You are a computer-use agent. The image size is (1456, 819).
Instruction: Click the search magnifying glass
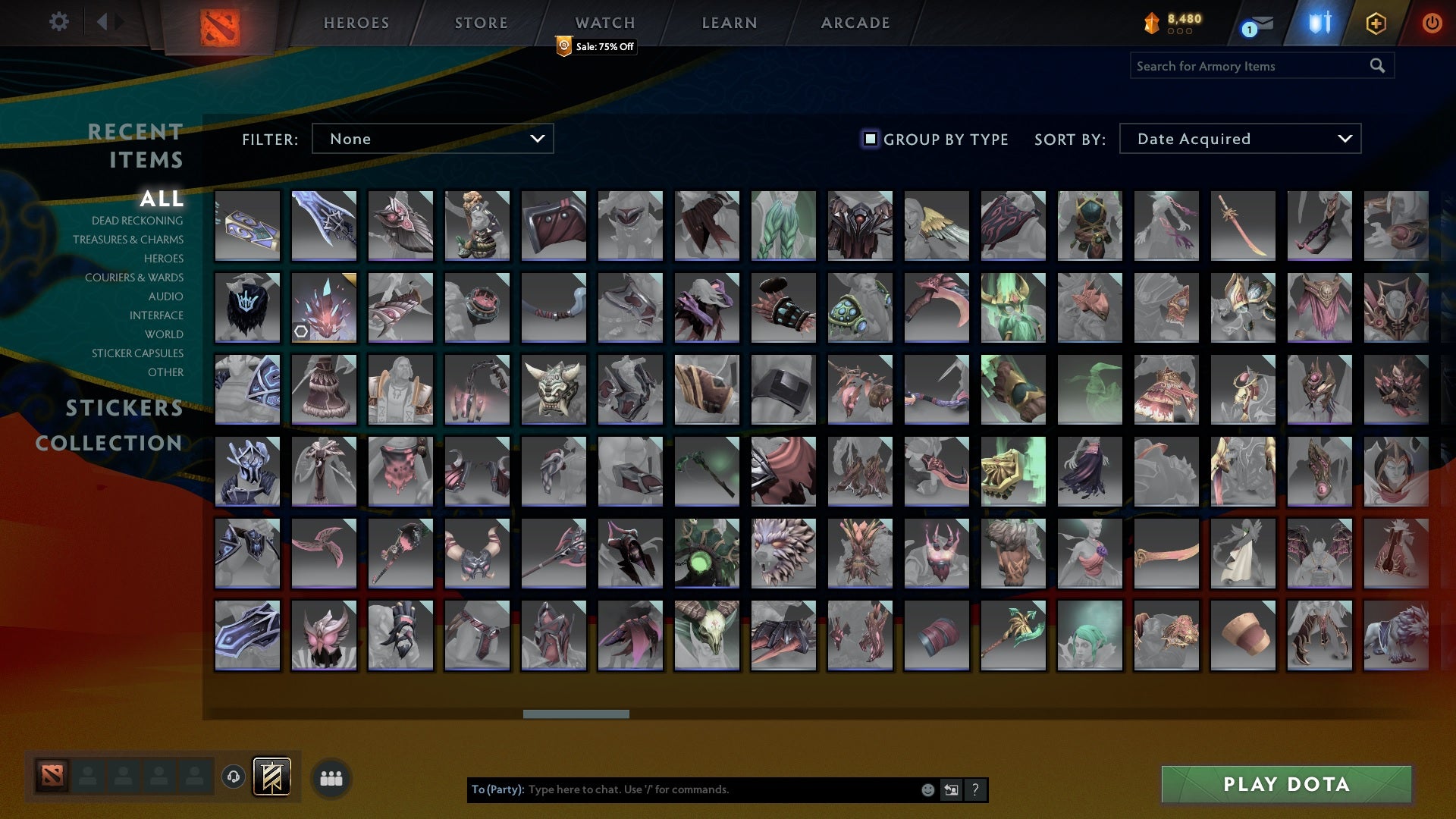pyautogui.click(x=1377, y=65)
